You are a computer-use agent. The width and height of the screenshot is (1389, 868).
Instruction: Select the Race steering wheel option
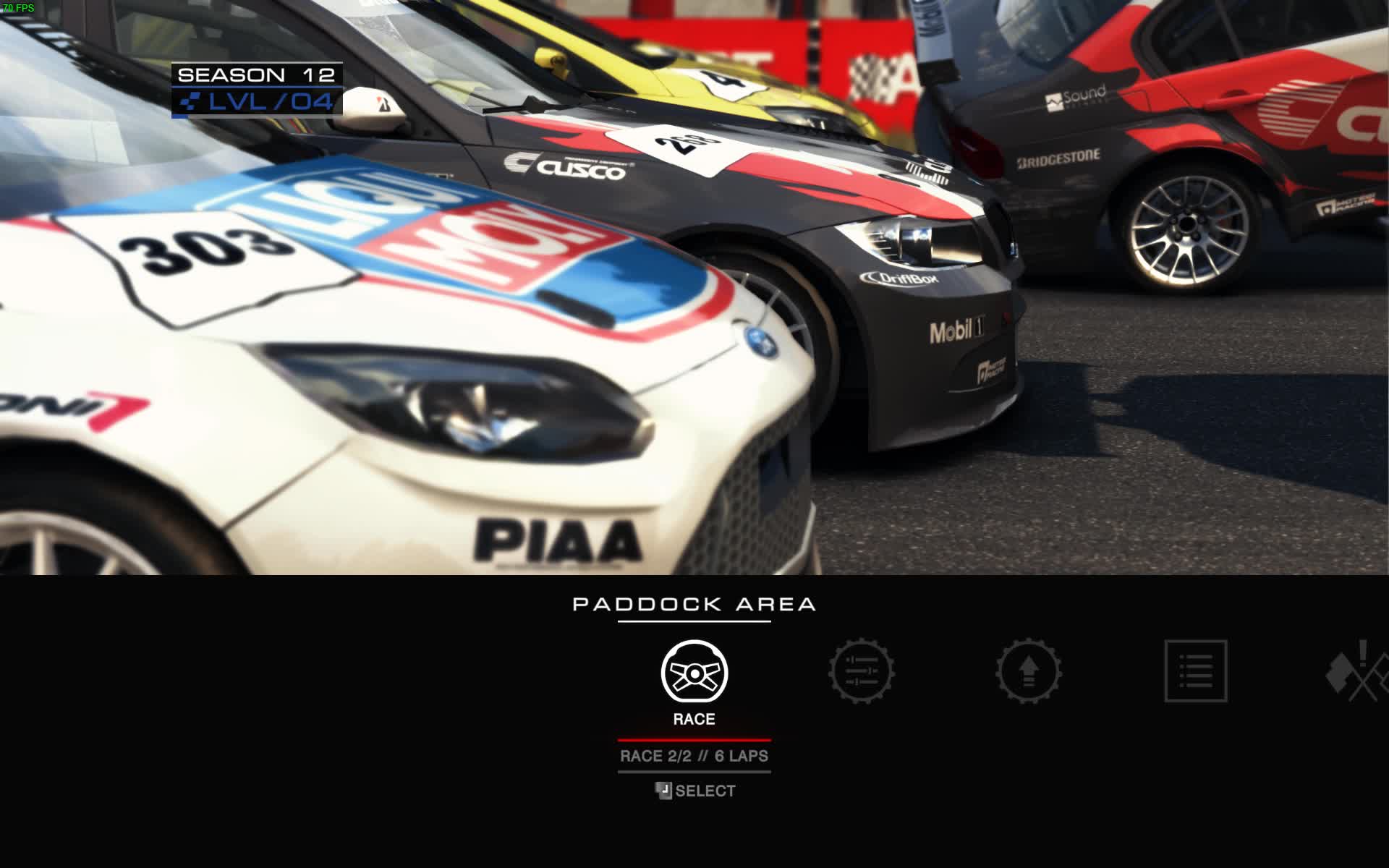[694, 672]
